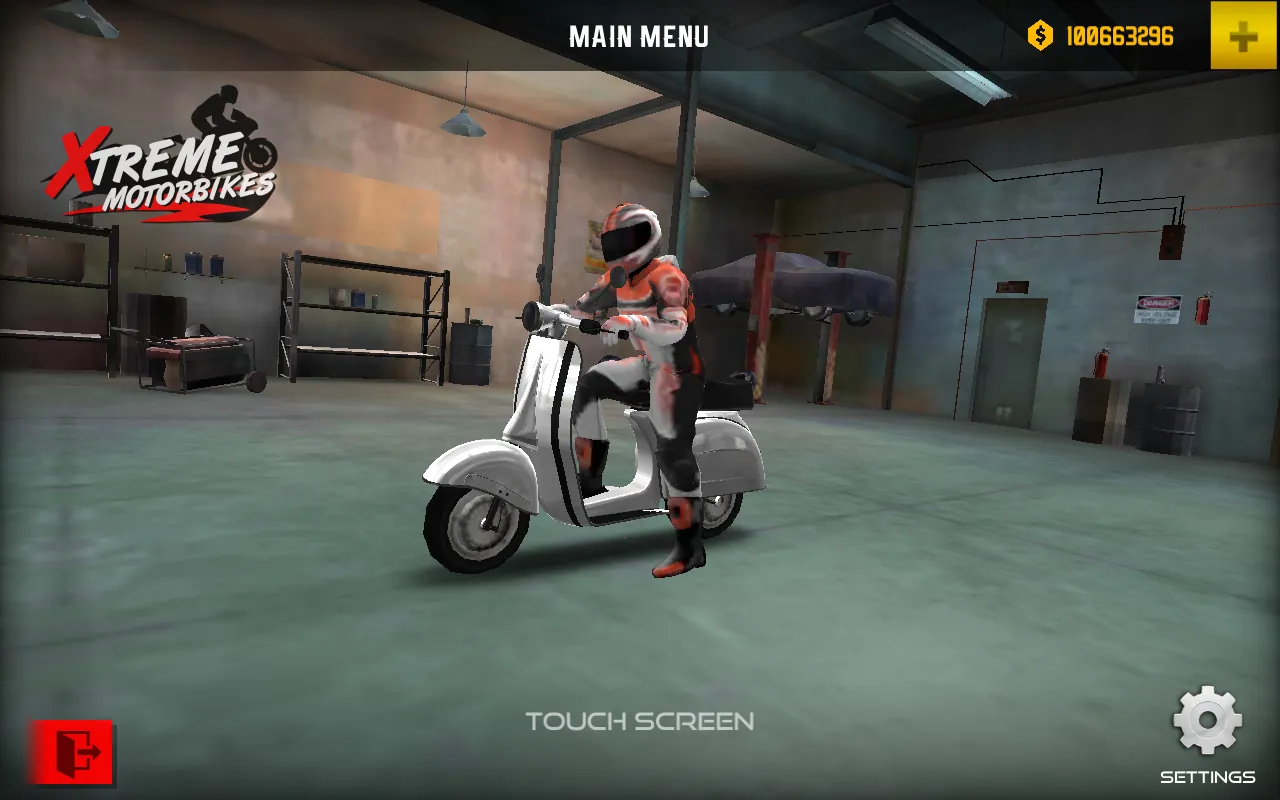Select the MAIN MENU title
Viewport: 1280px width, 800px height.
pos(639,37)
